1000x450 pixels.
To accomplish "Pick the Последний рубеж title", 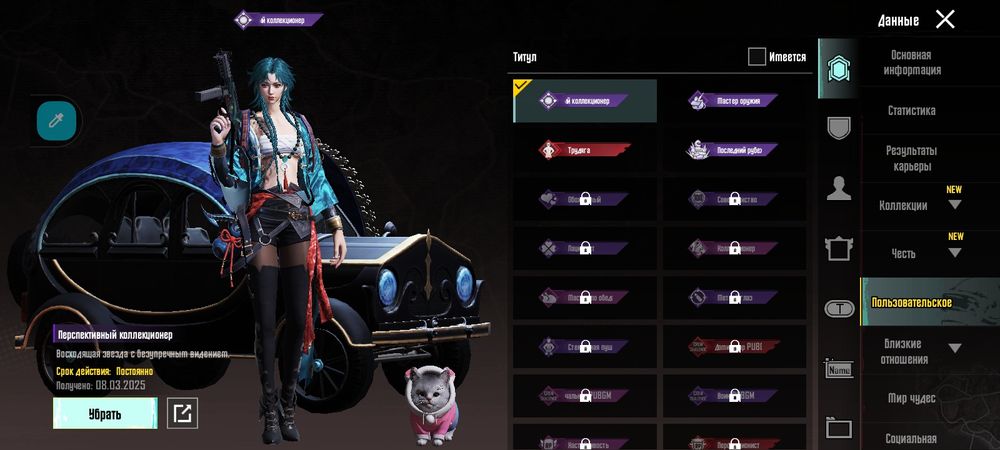I will click(x=733, y=150).
